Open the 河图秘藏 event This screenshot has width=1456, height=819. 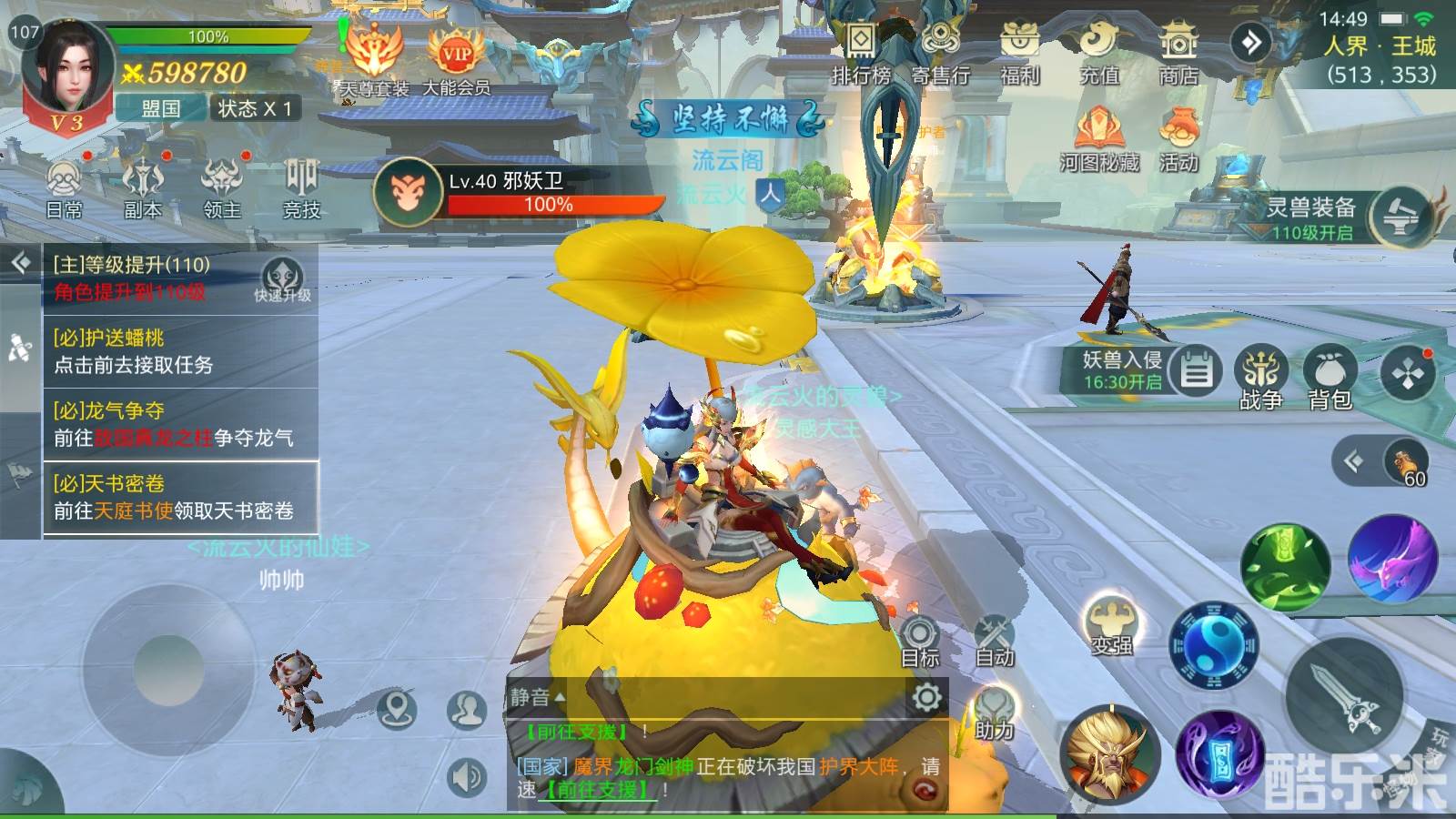[x=1099, y=139]
